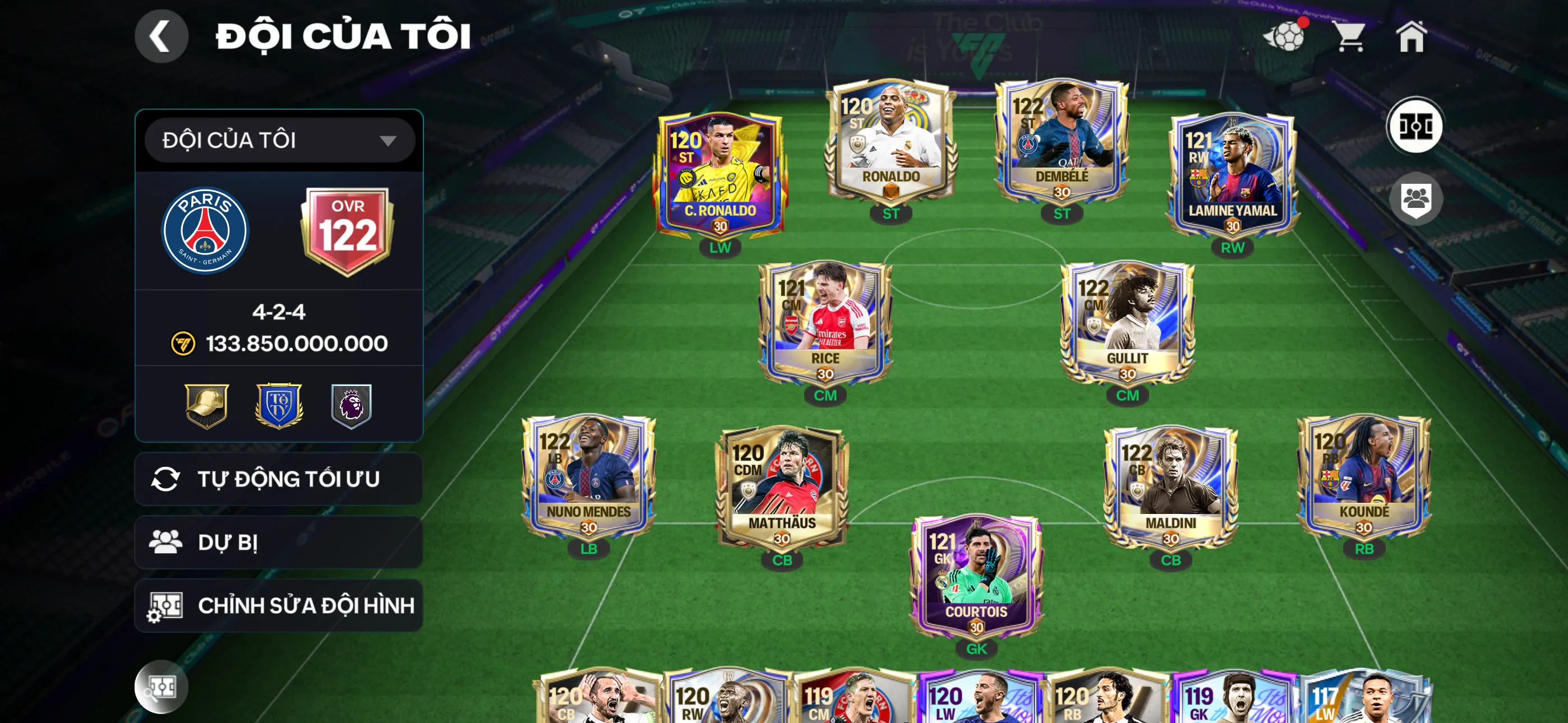
Task: Click CHỈNH SỬA ĐỘI HÌNH to edit lineup
Action: [279, 605]
